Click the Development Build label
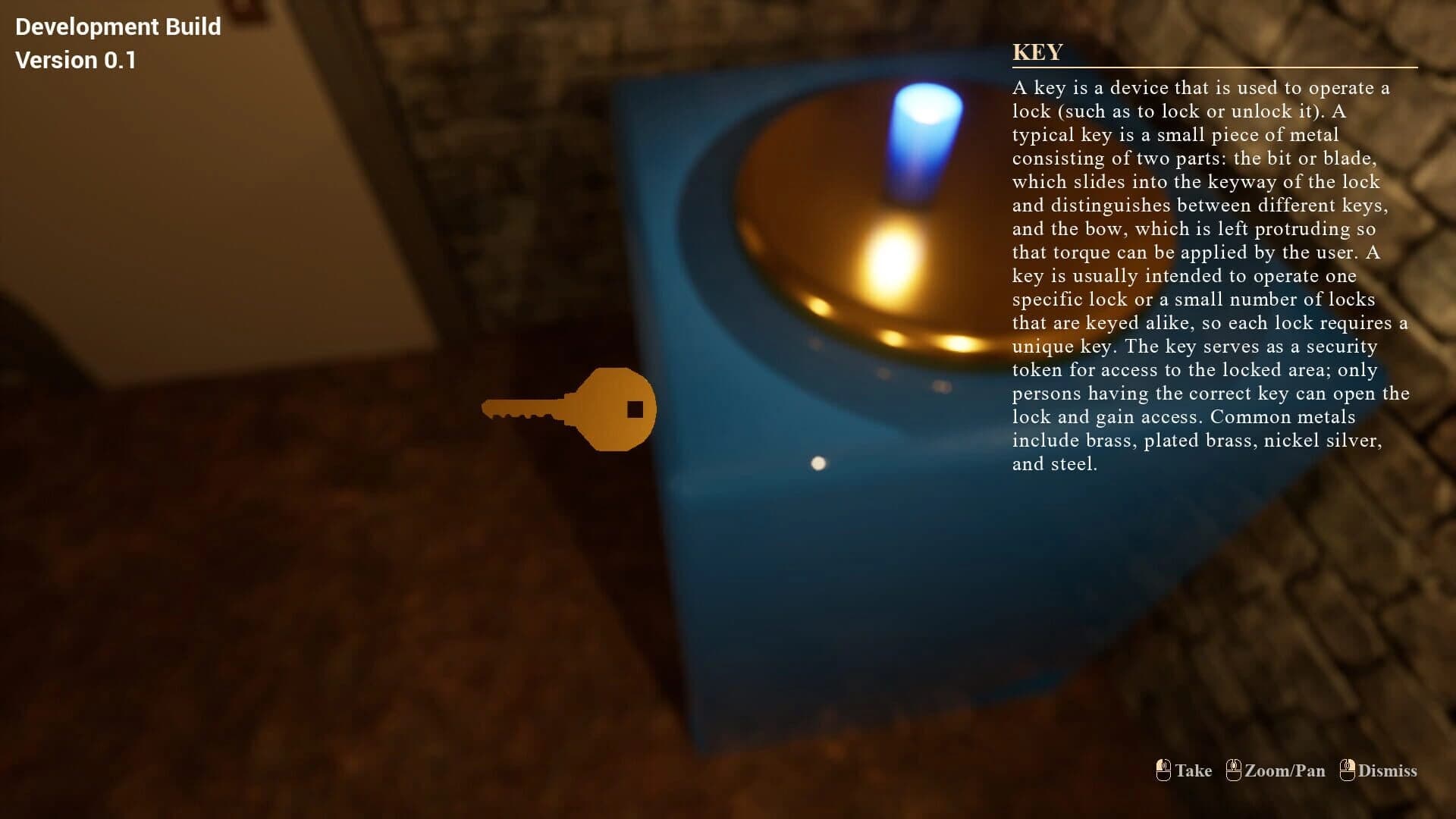The height and width of the screenshot is (819, 1456). click(118, 27)
